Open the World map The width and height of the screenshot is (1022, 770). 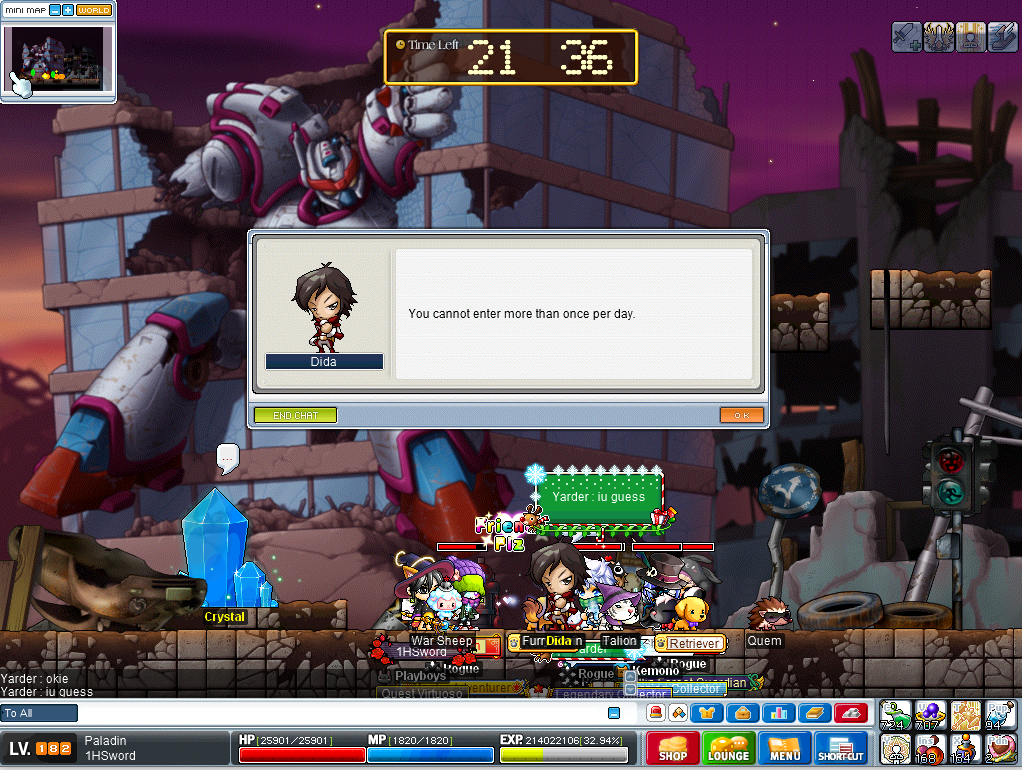pyautogui.click(x=94, y=10)
